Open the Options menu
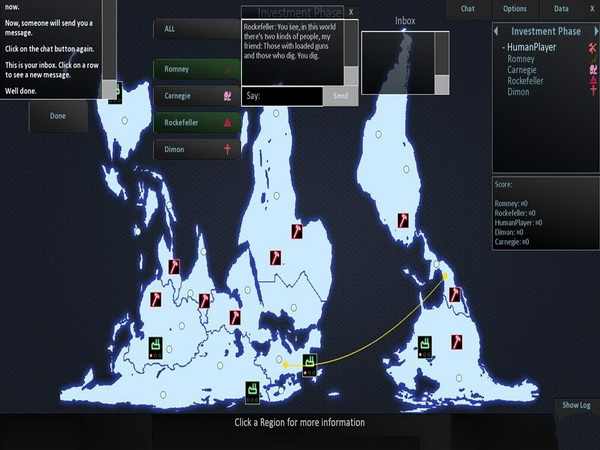The width and height of the screenshot is (600, 450). (x=515, y=8)
